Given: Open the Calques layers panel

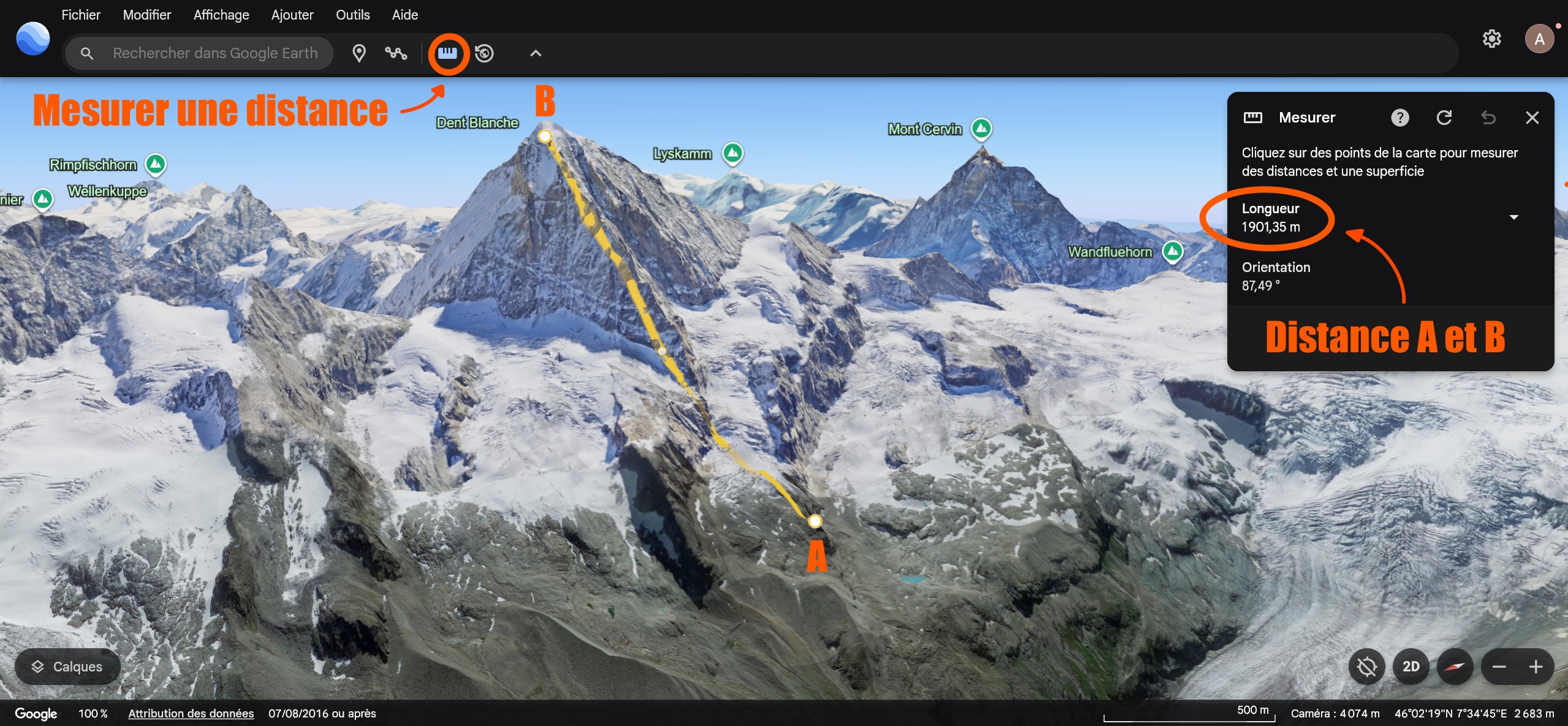Looking at the screenshot, I should (67, 667).
